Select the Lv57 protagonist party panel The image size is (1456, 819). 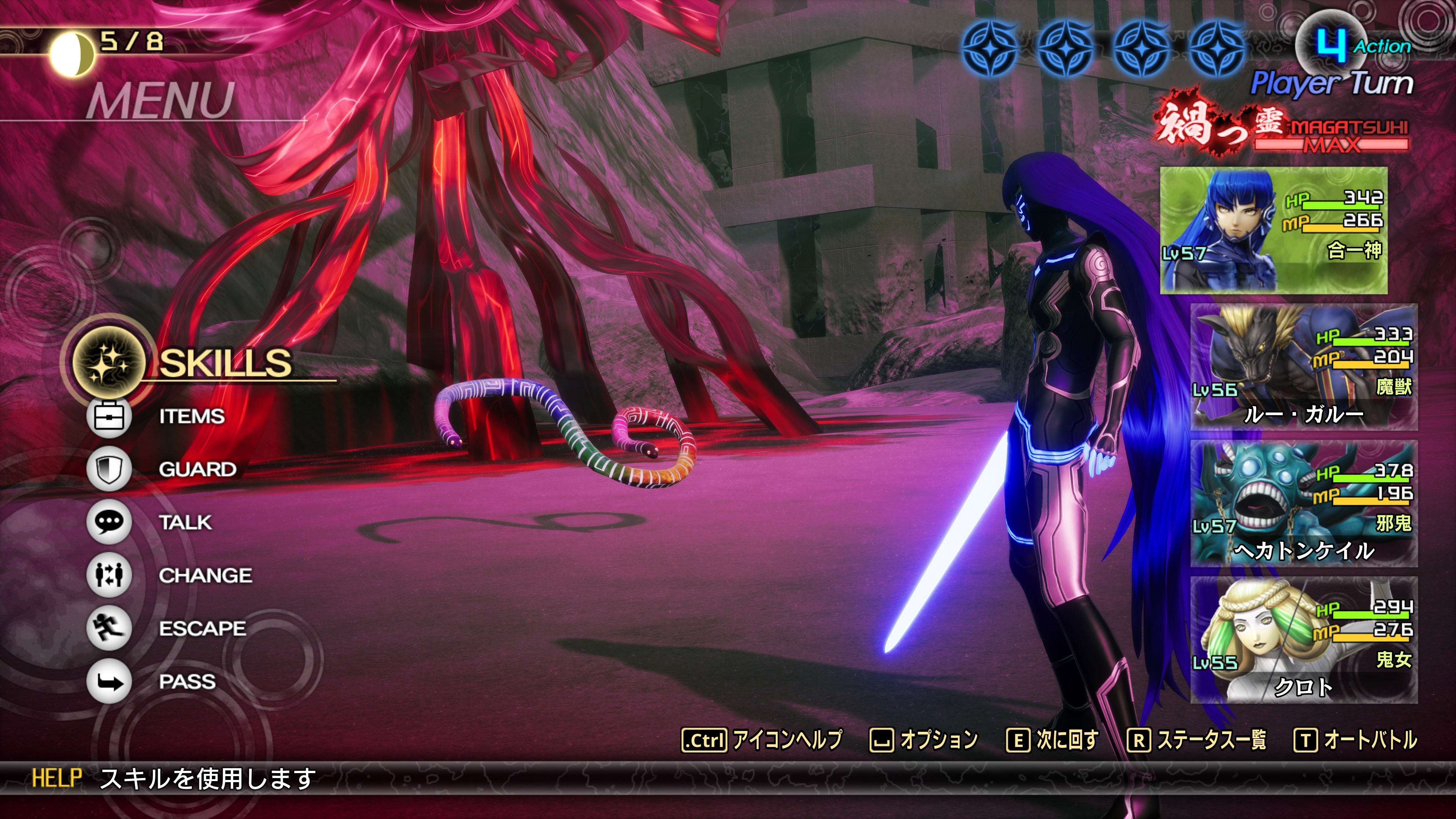point(1274,230)
